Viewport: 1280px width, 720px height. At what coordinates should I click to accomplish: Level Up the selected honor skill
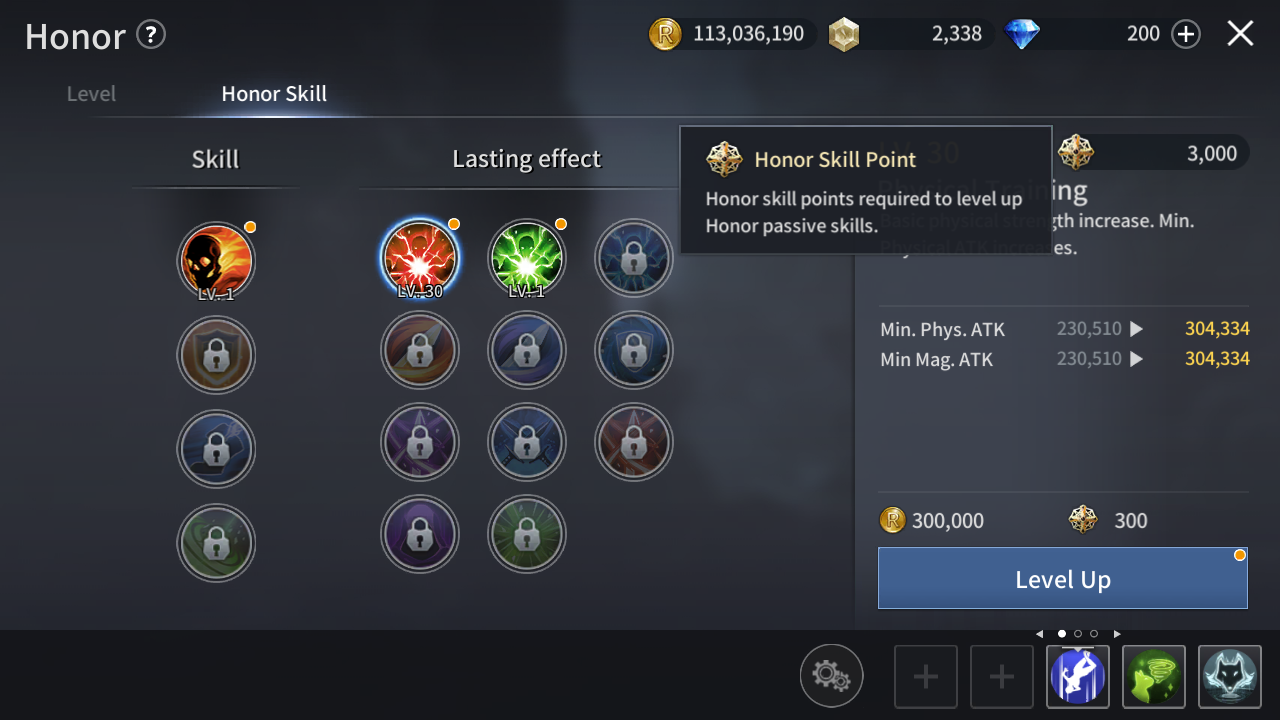[x=1062, y=578]
